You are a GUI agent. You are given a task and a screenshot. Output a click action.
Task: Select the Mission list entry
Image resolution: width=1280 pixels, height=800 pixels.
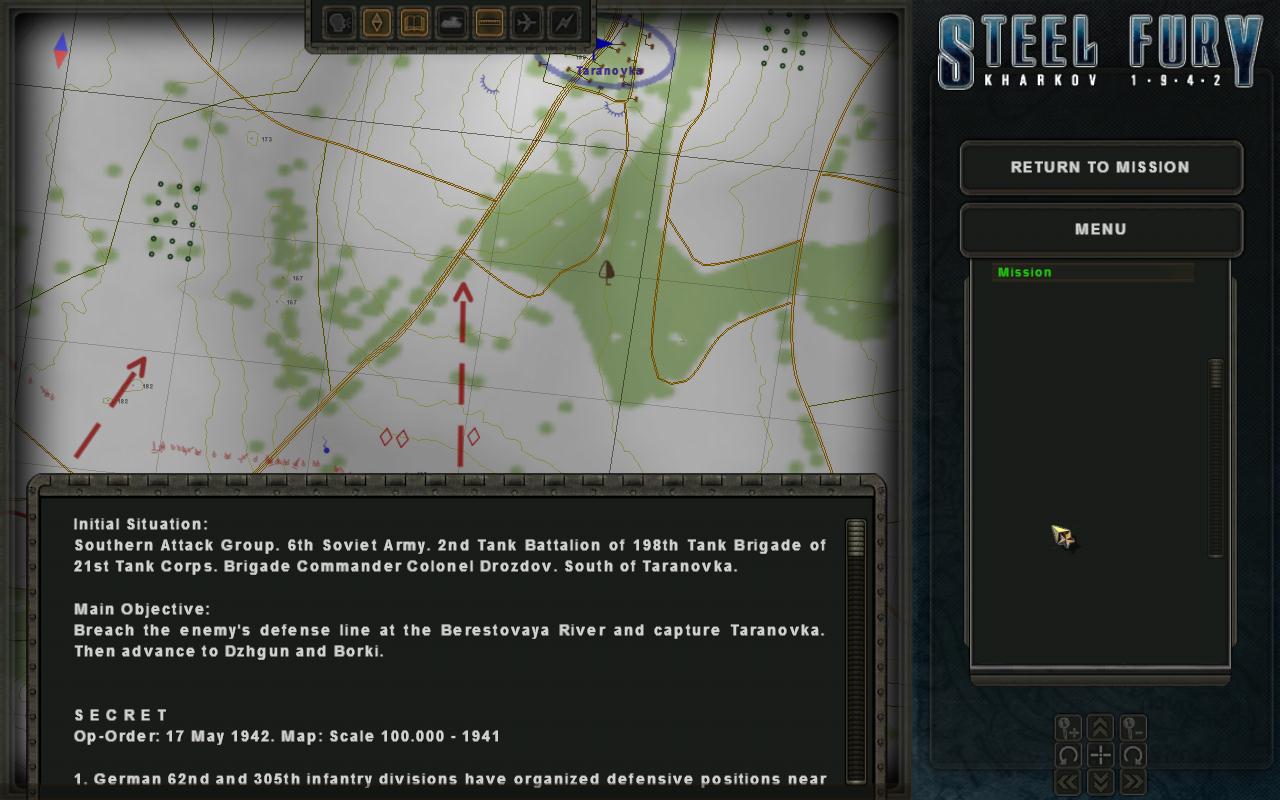tap(1092, 272)
